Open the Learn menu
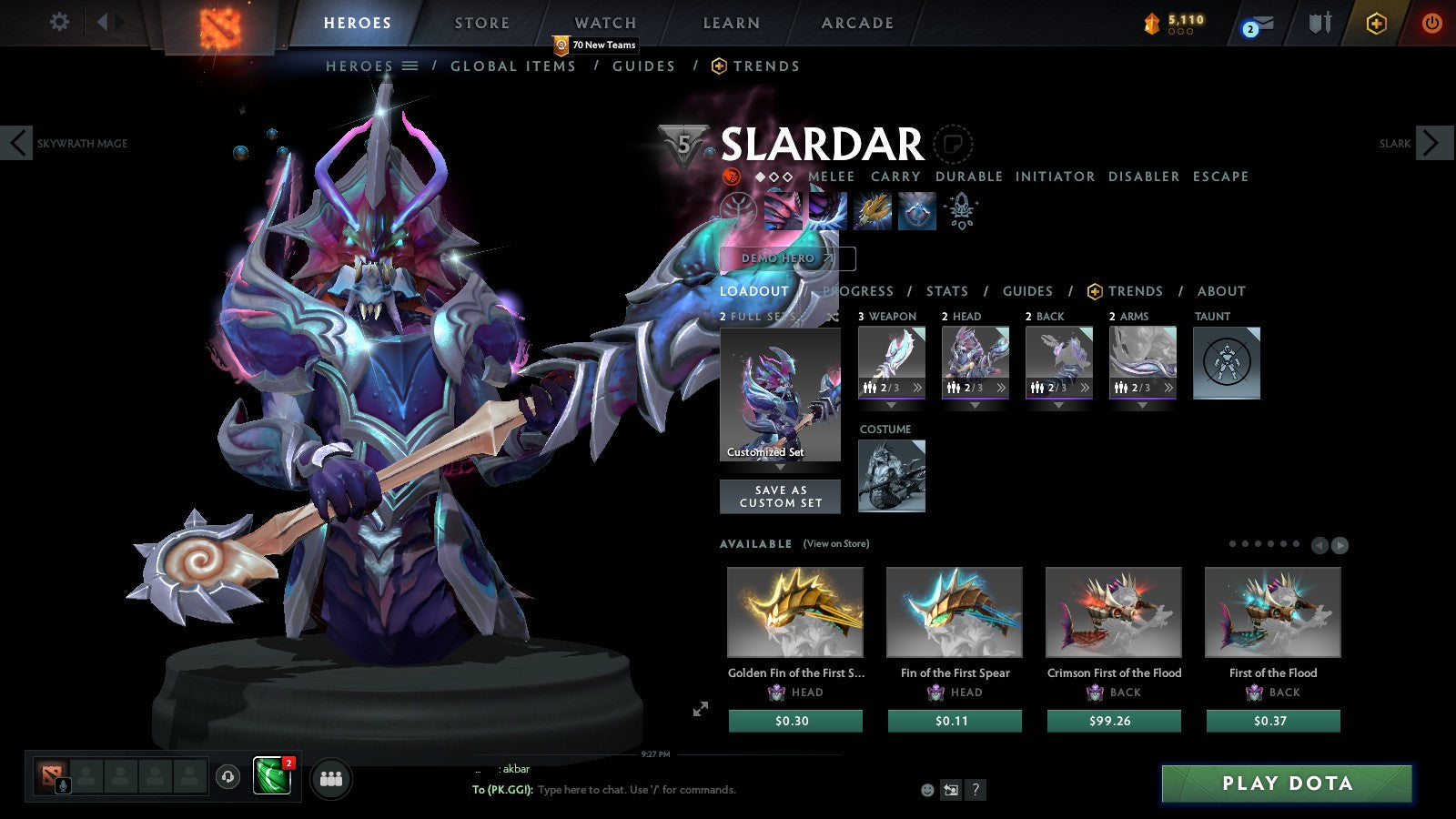 (x=731, y=23)
